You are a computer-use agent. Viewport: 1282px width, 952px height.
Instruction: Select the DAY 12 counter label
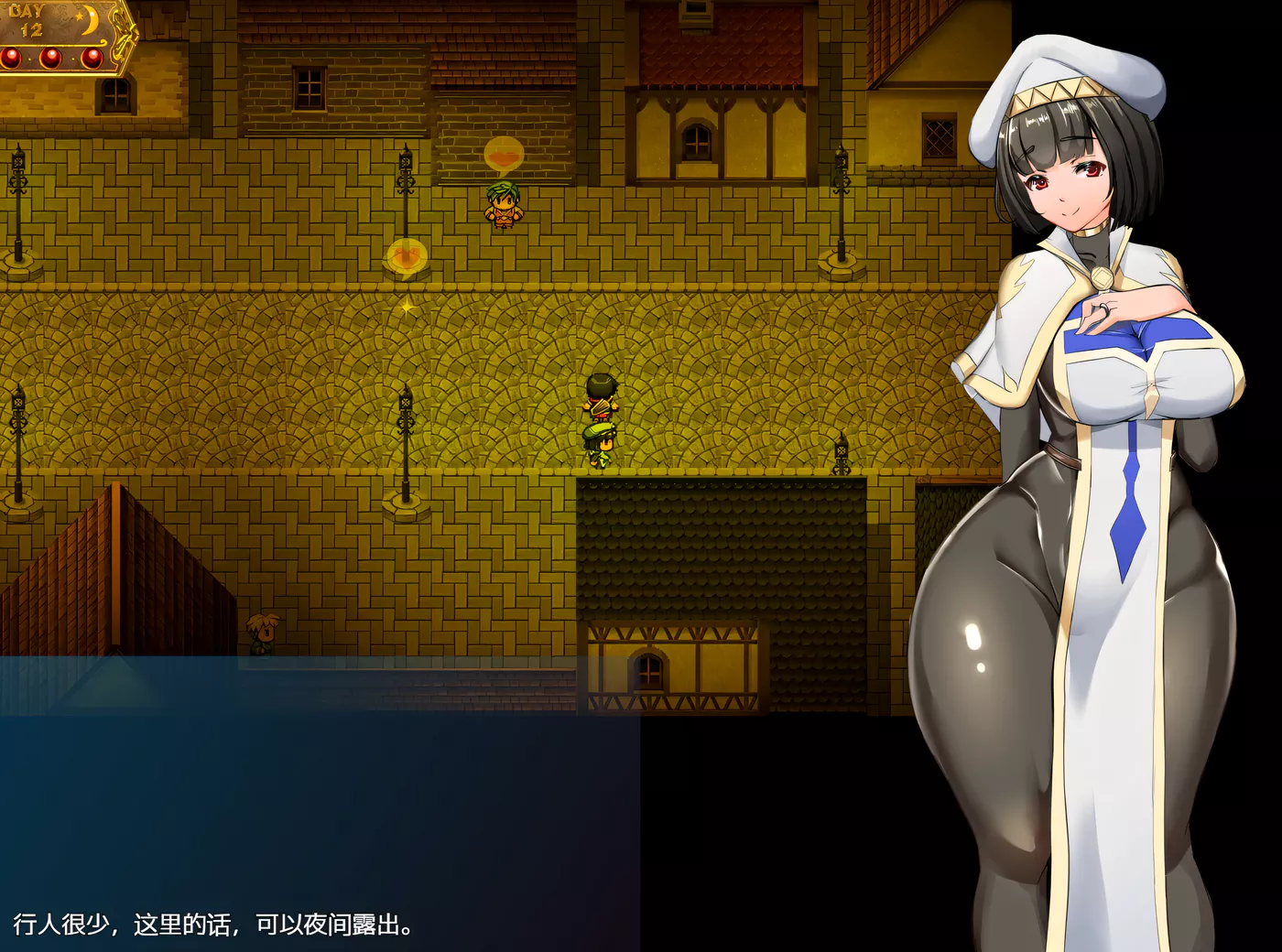30,18
